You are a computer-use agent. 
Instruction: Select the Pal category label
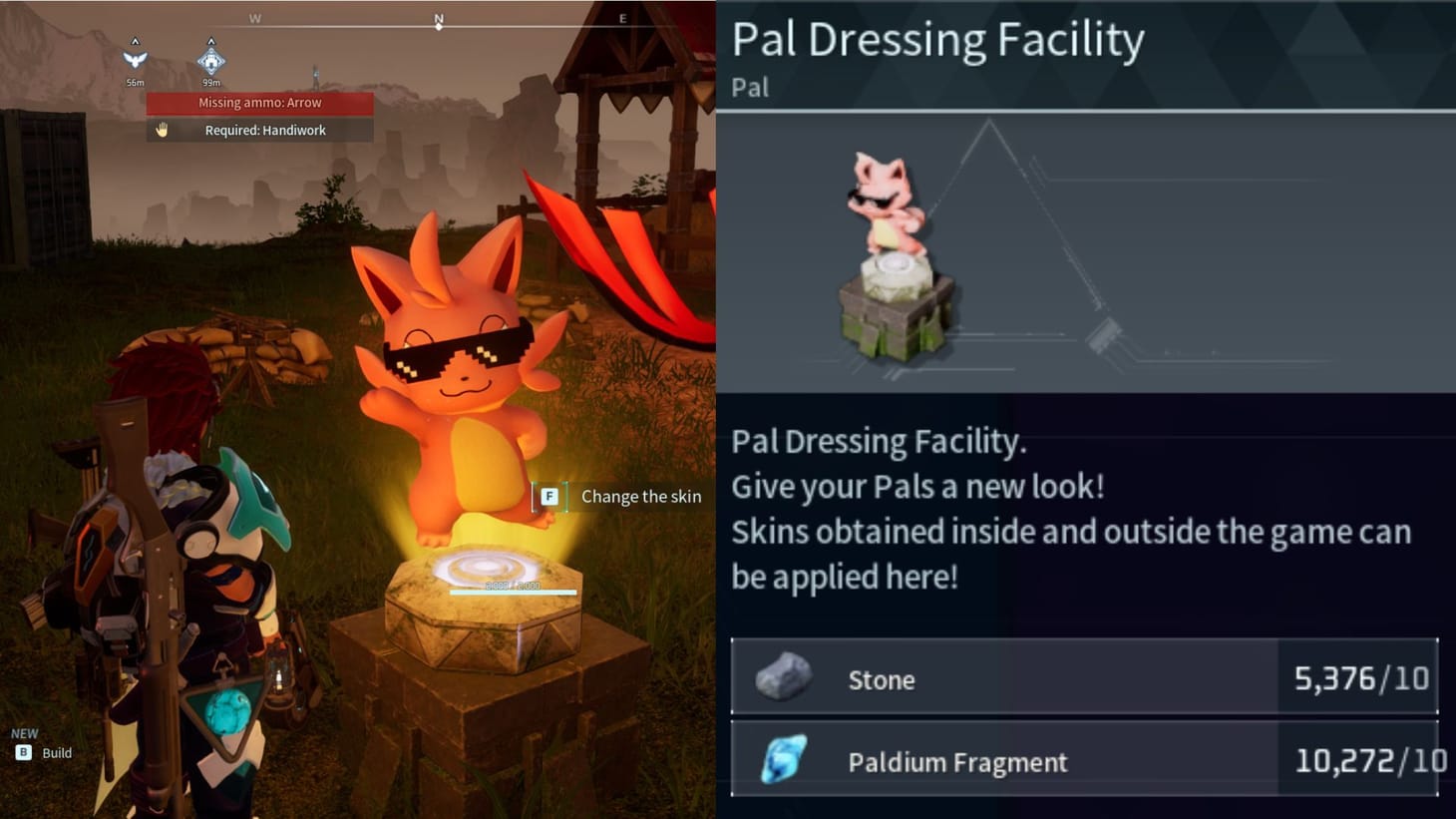tap(748, 88)
